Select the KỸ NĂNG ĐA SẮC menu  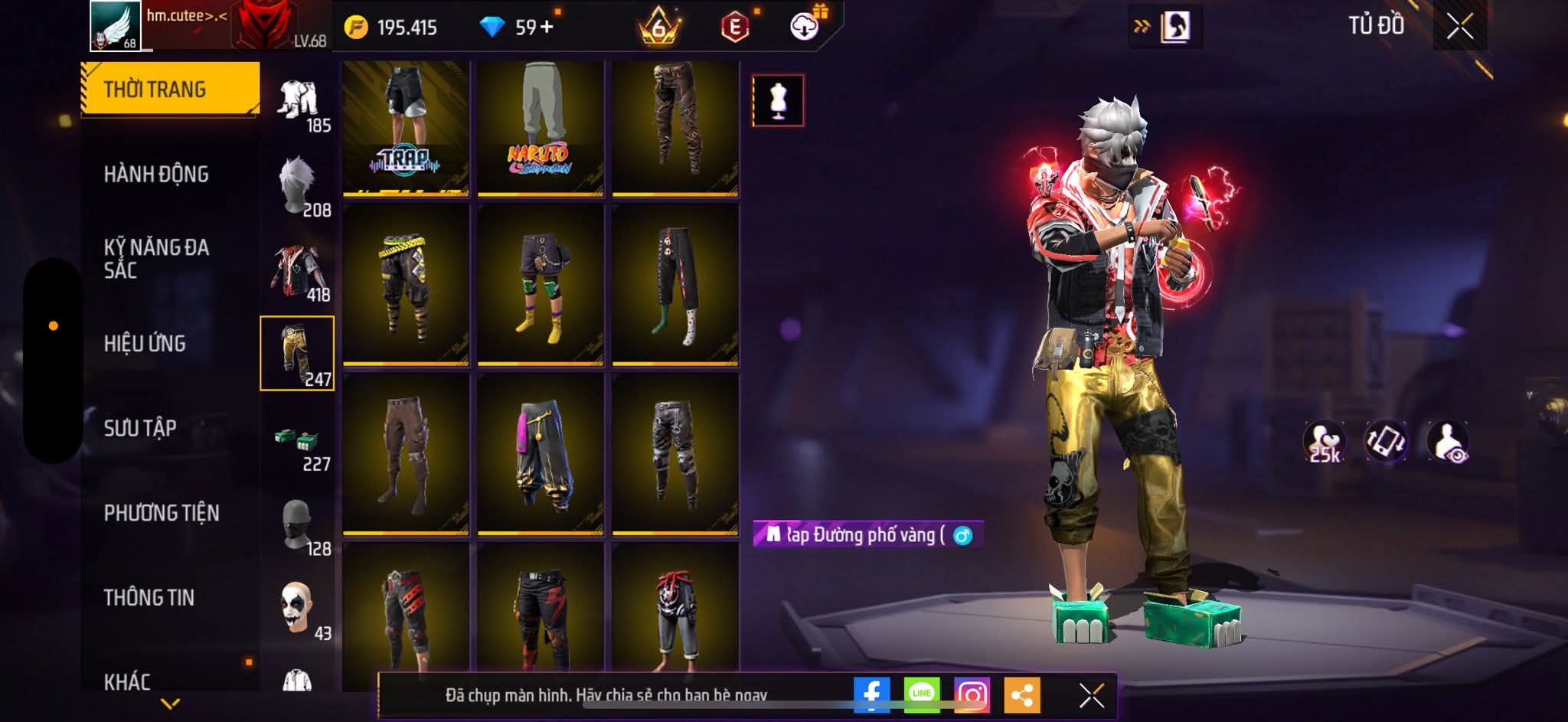(x=156, y=258)
